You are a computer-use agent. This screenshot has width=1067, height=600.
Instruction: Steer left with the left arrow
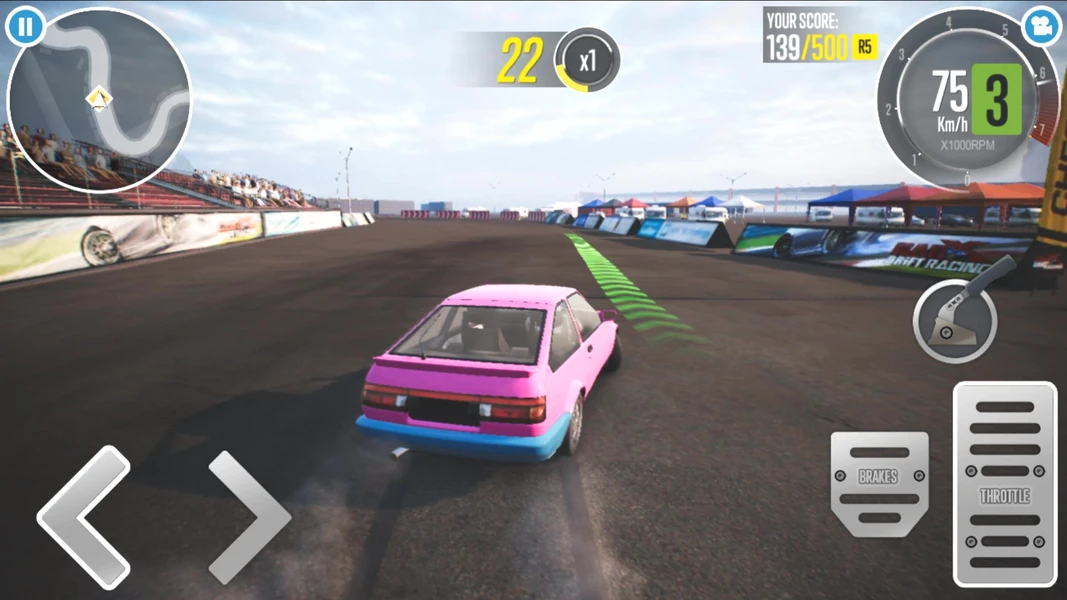click(84, 517)
